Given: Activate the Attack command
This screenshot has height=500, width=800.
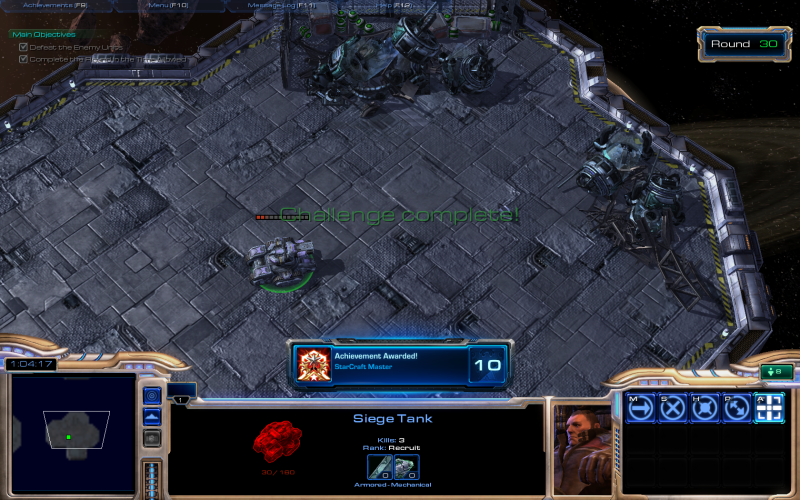Looking at the screenshot, I should pos(767,407).
